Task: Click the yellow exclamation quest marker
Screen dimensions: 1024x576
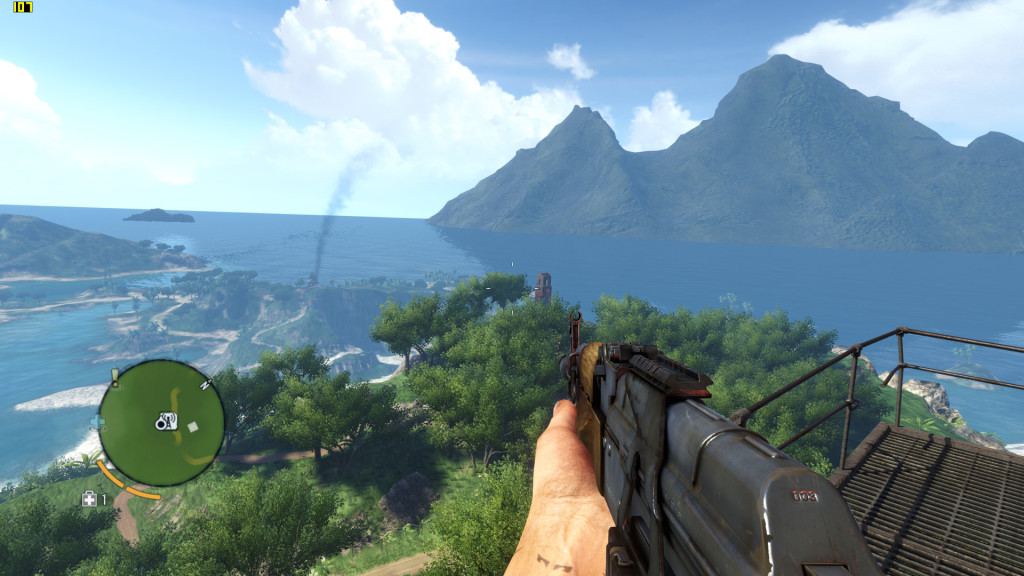Action: 115,377
